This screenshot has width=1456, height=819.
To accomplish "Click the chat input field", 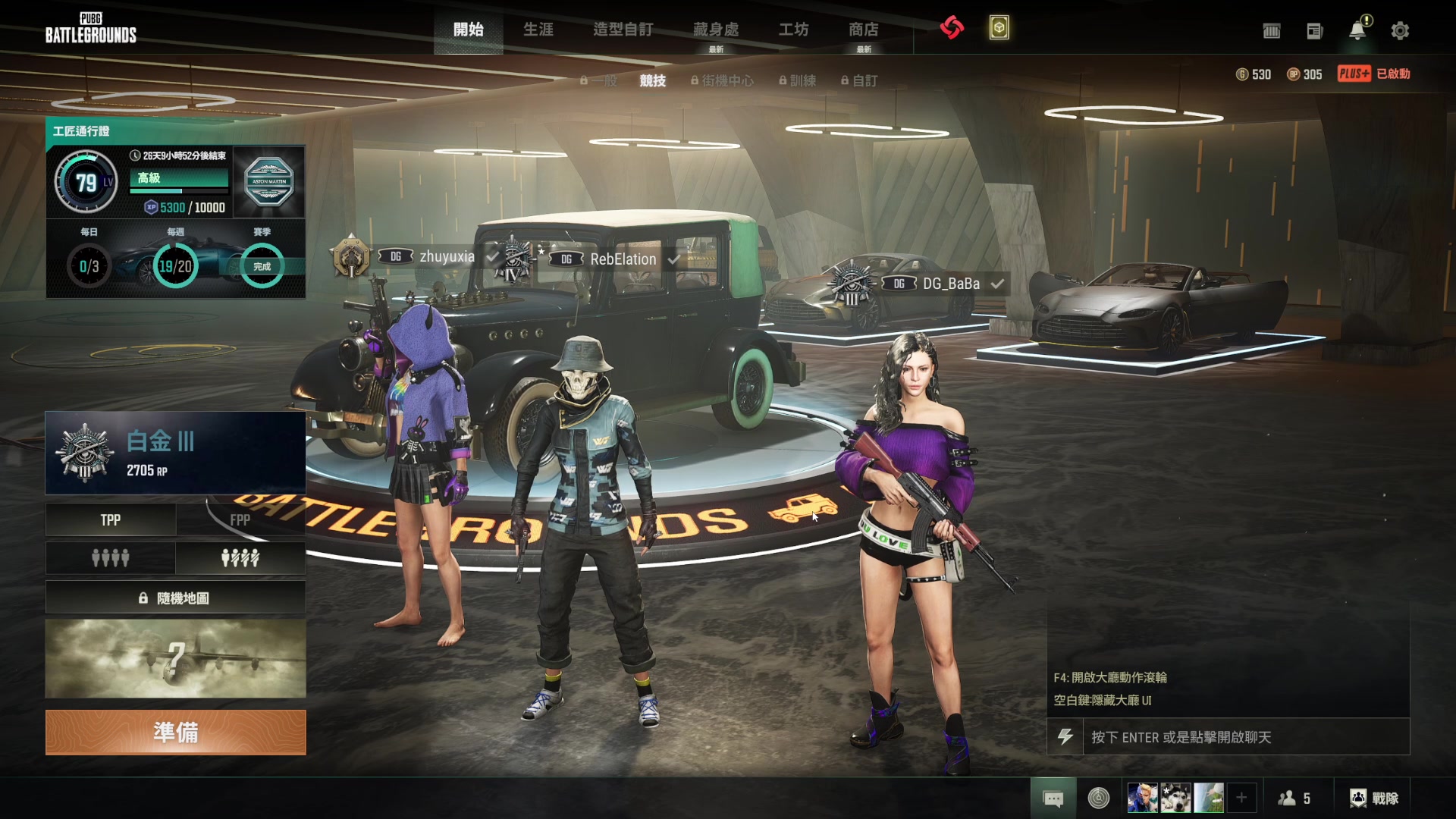I will pyautogui.click(x=1245, y=737).
